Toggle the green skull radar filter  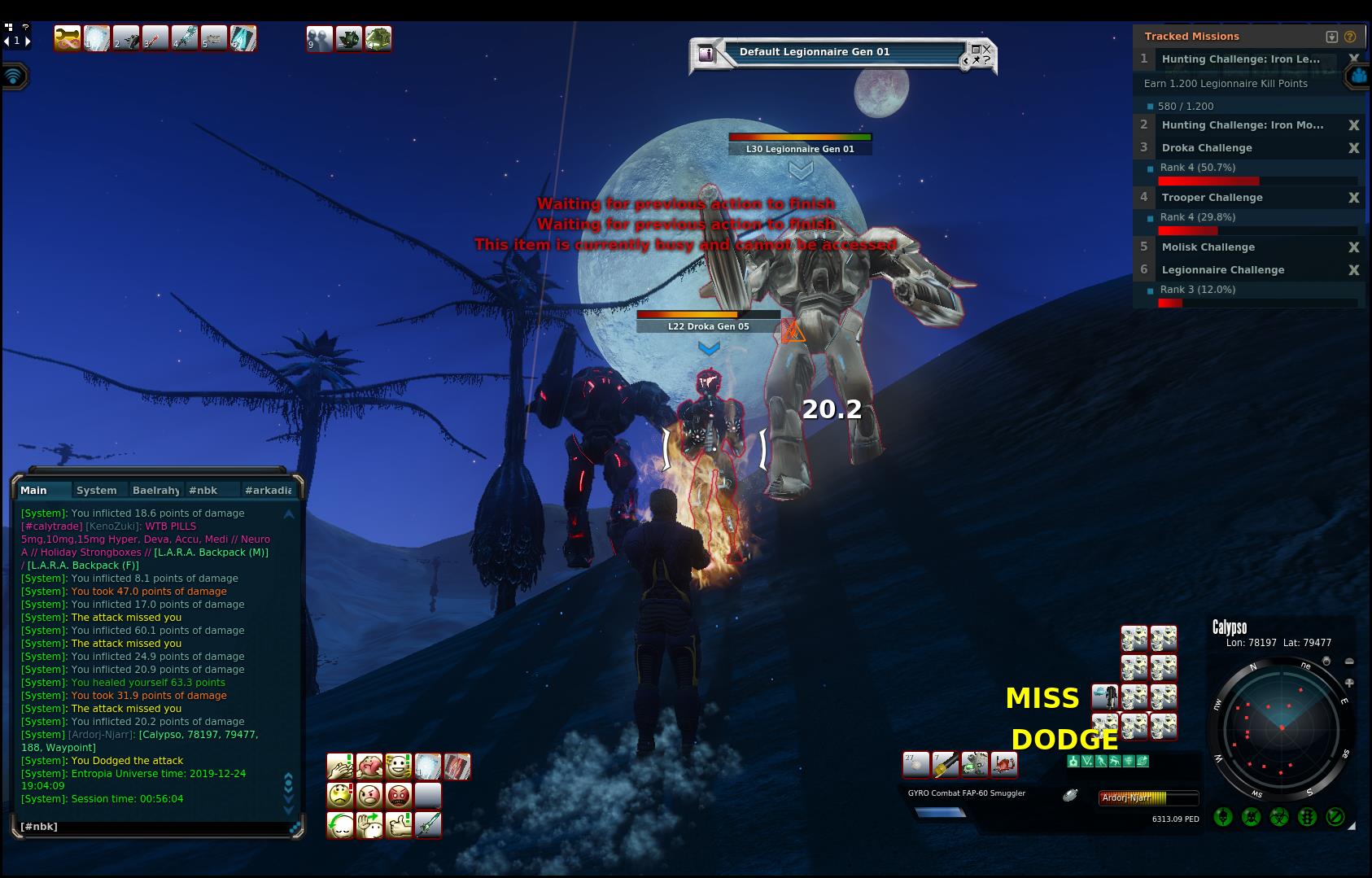coord(1222,817)
